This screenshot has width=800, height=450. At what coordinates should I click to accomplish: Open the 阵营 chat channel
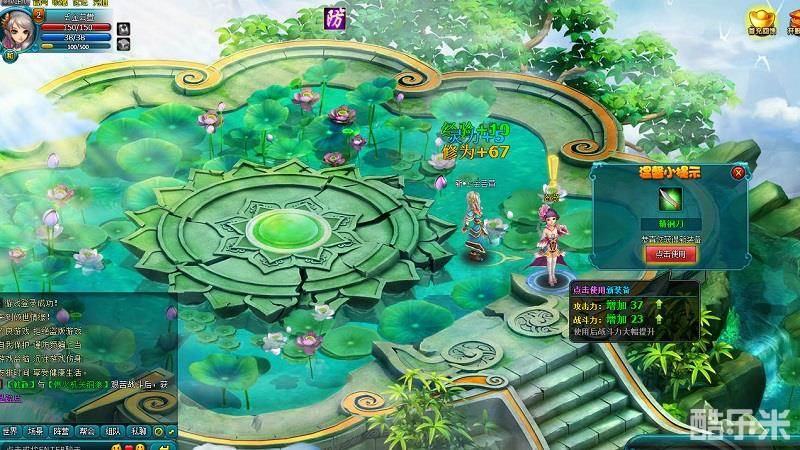coord(62,431)
